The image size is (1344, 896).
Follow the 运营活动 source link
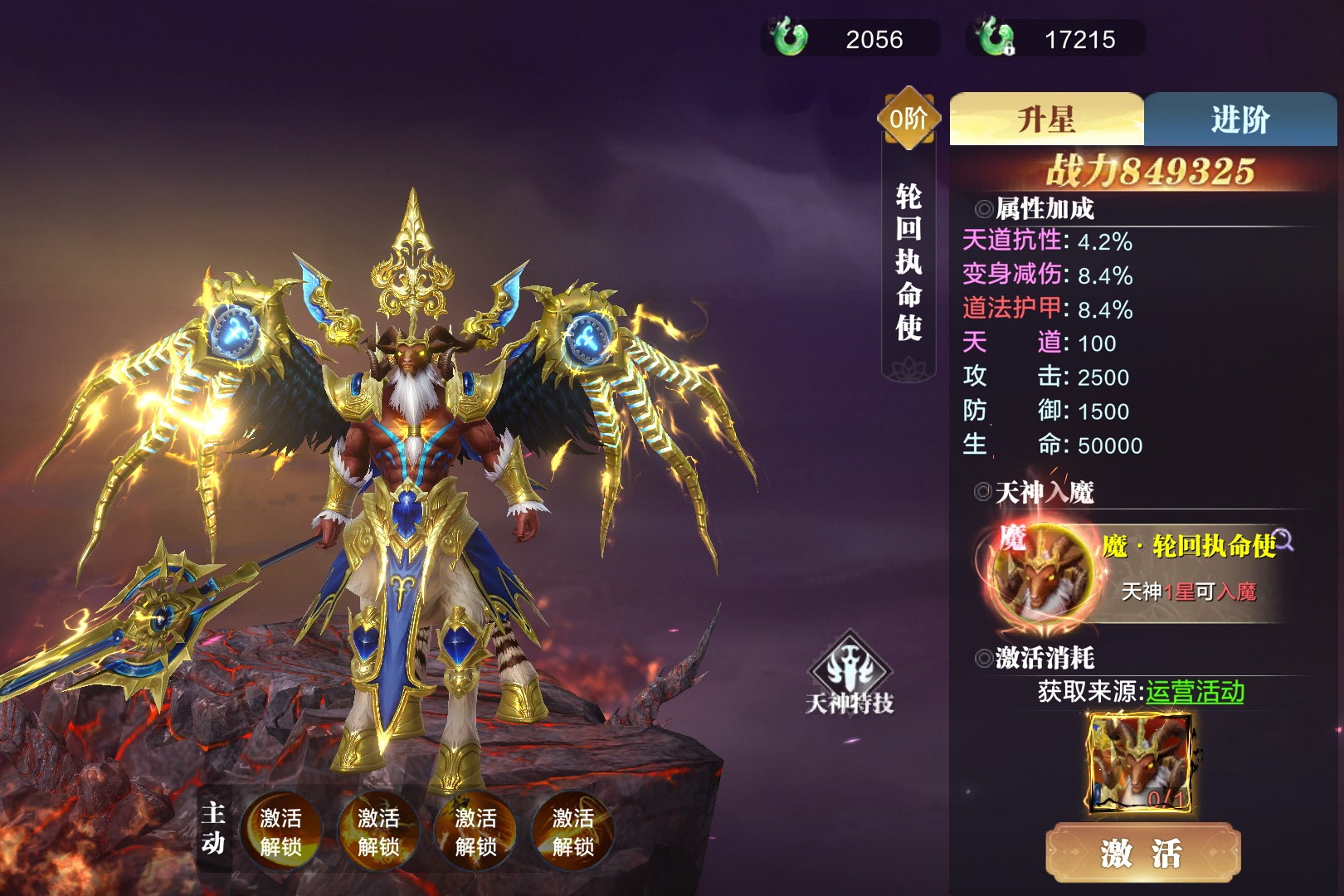1195,691
